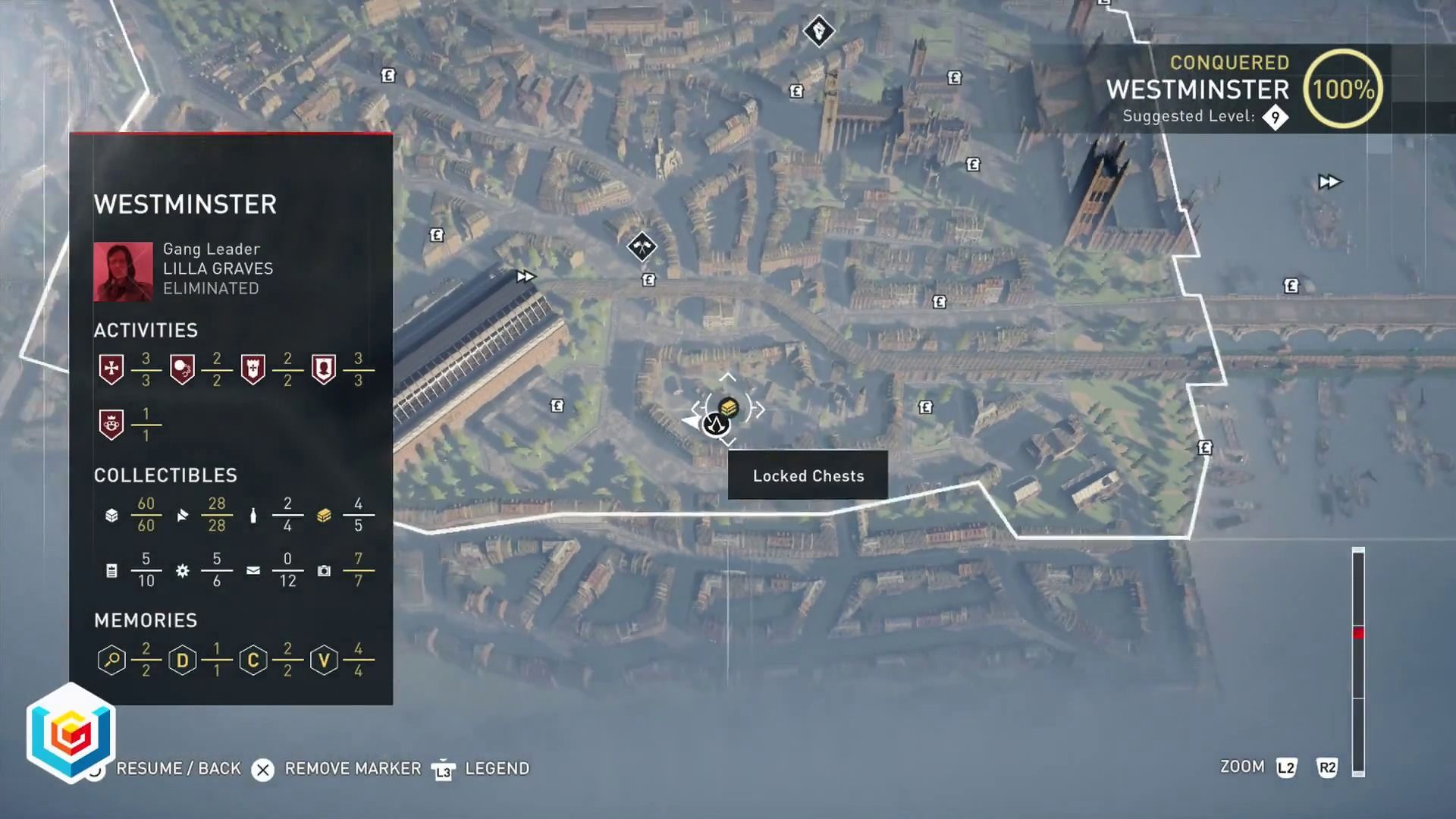
Task: Click the Assassin player position marker
Action: point(715,425)
